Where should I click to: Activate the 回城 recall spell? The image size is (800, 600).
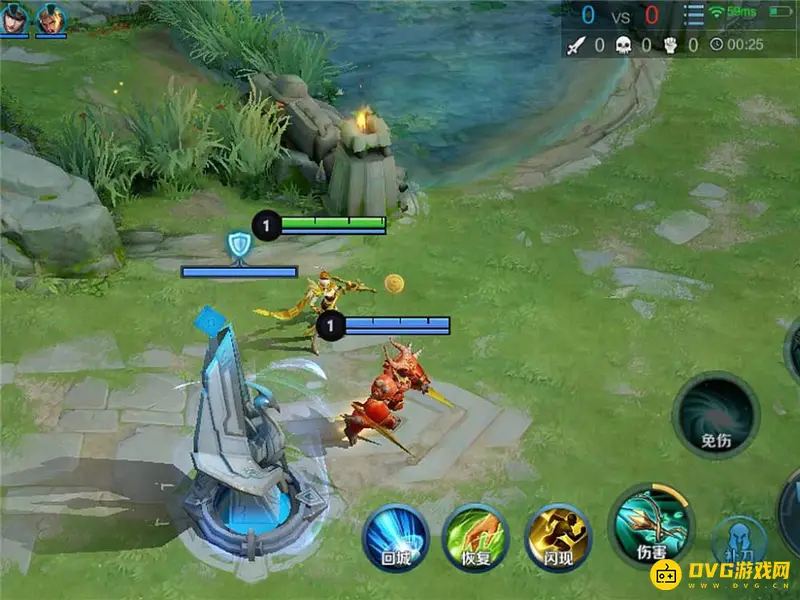(396, 537)
